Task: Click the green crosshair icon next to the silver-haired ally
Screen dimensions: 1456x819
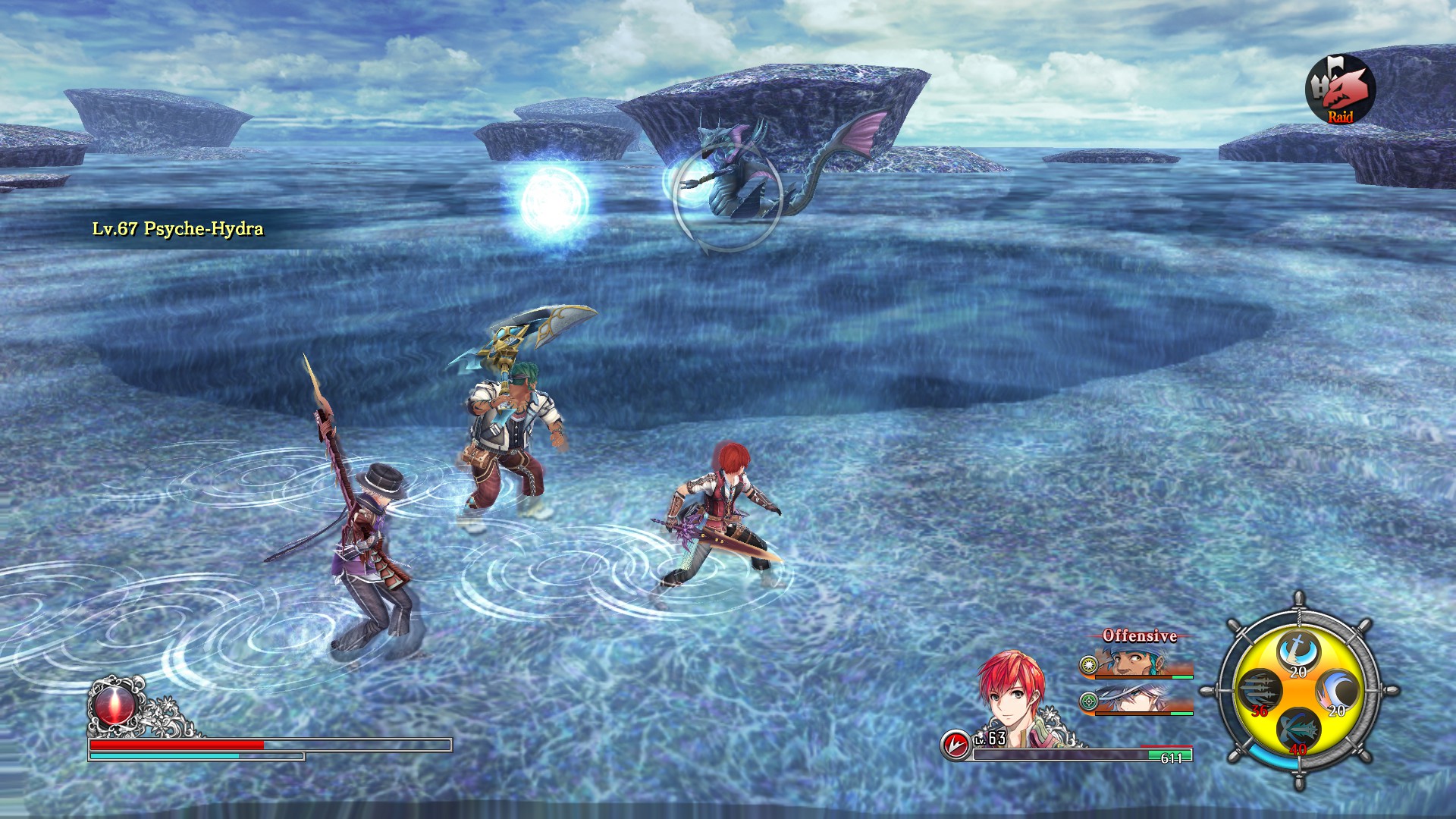Action: click(x=1088, y=701)
